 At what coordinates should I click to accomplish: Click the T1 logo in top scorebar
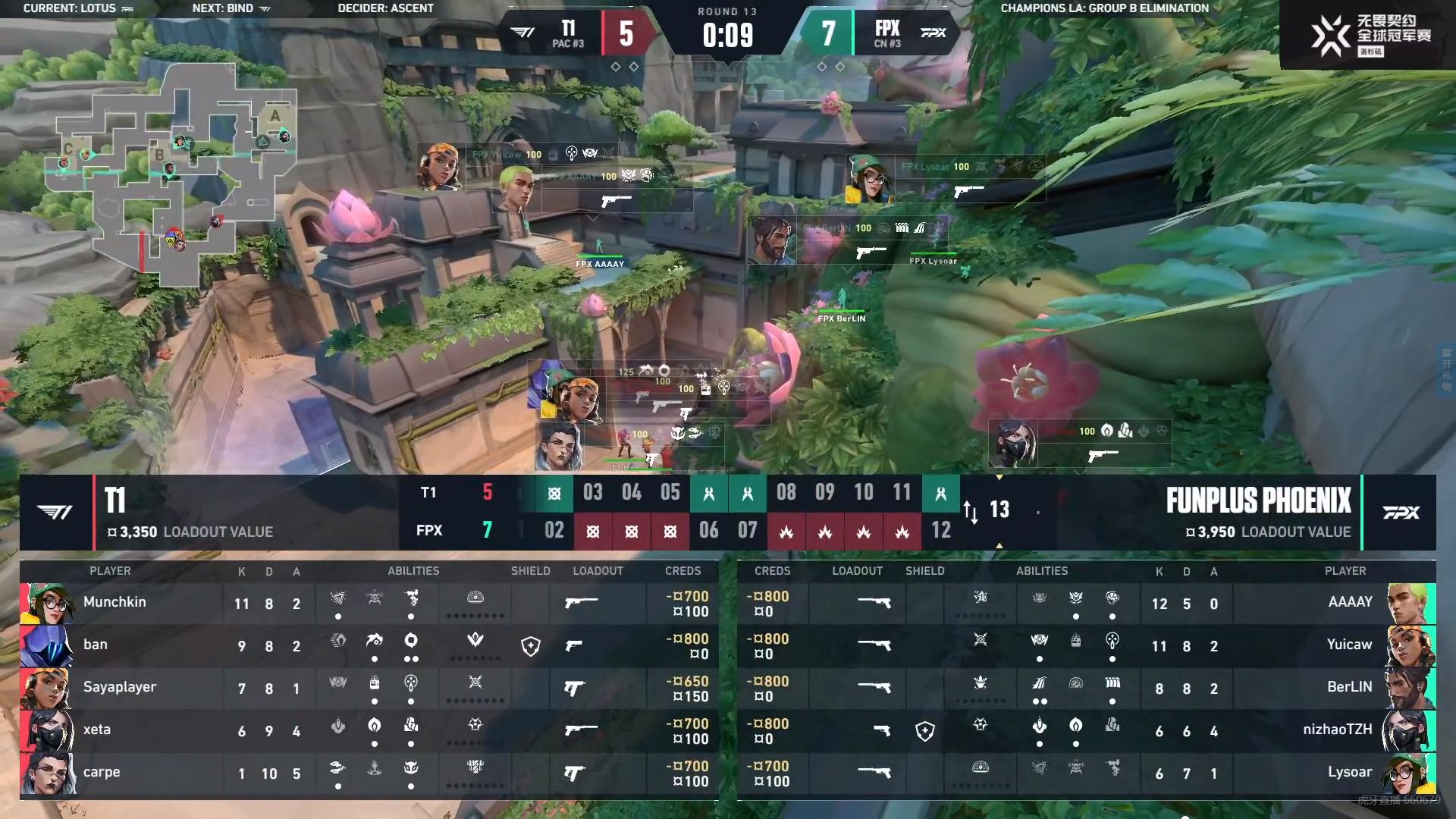point(522,33)
